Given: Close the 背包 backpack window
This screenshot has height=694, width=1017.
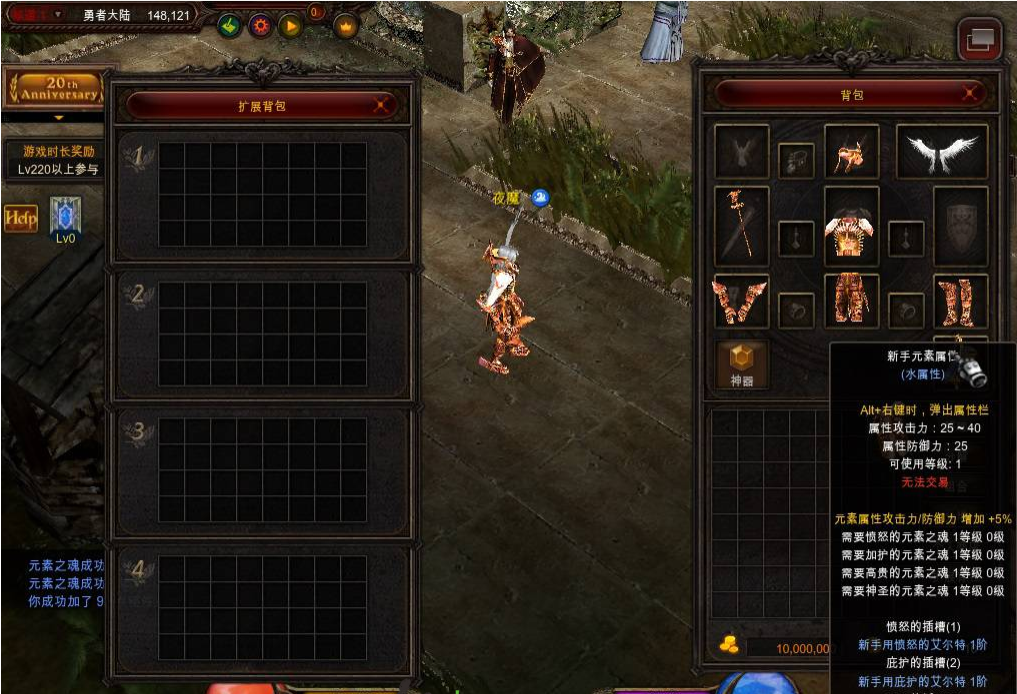Looking at the screenshot, I should [969, 95].
